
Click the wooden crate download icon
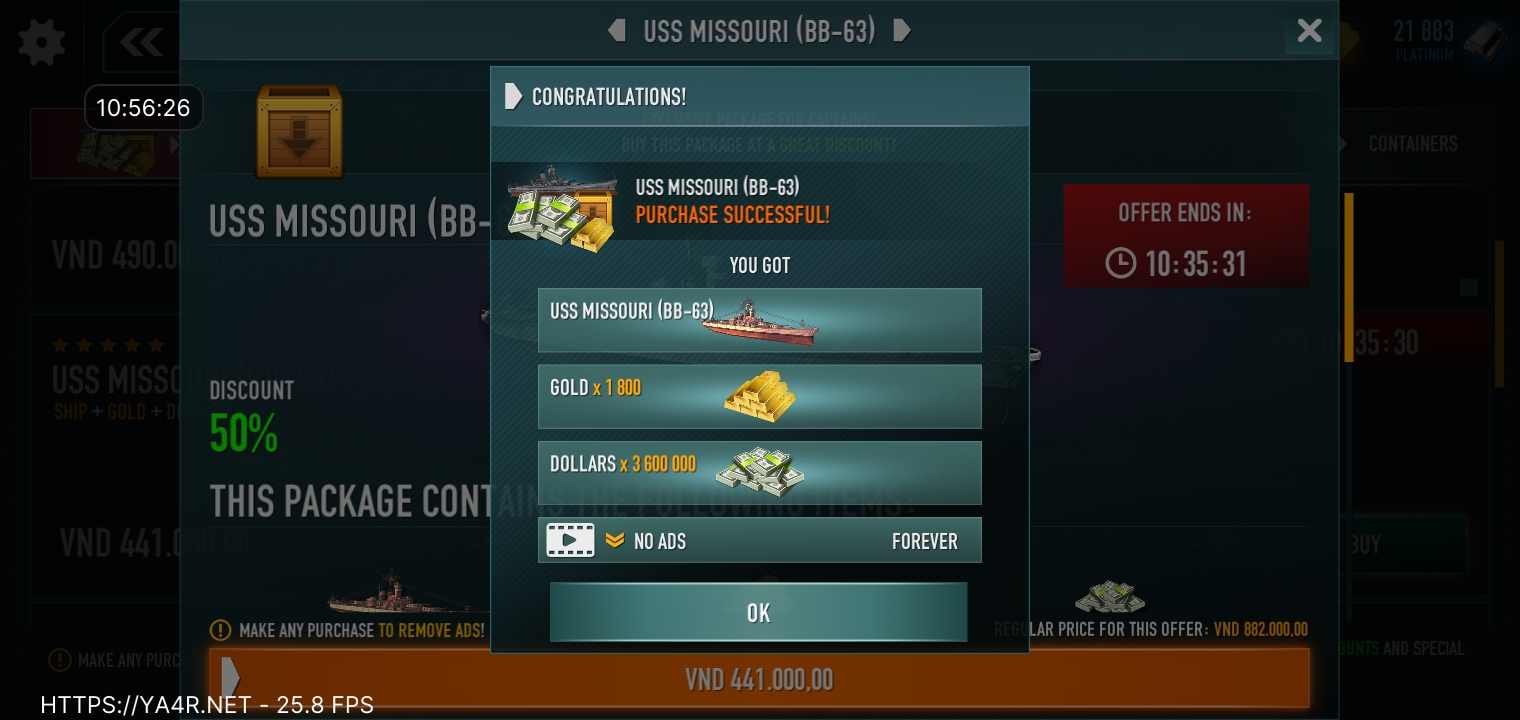click(x=299, y=131)
